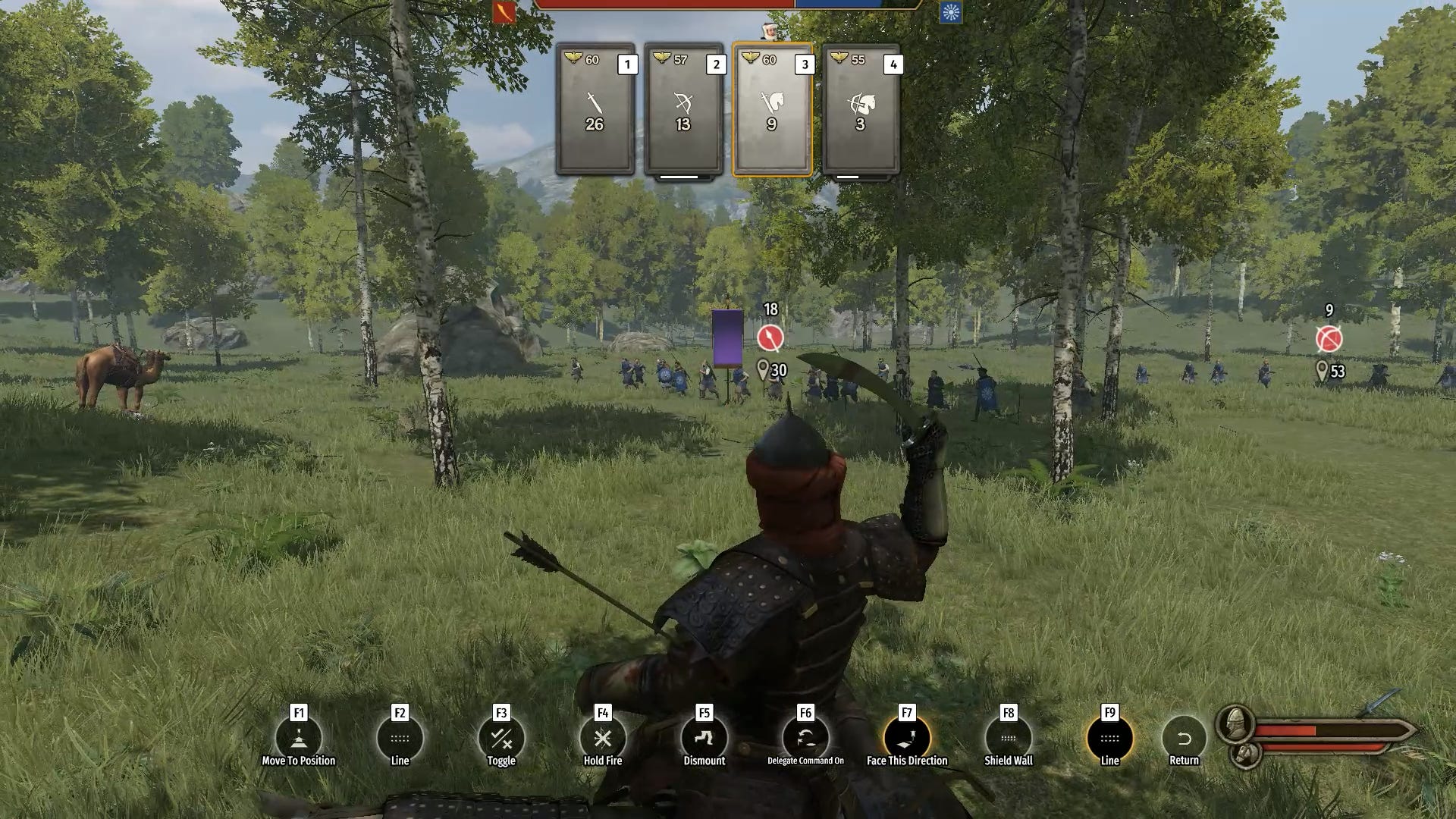Screen dimensions: 1456x819
Task: Activate Delegate Command On
Action: pyautogui.click(x=805, y=738)
